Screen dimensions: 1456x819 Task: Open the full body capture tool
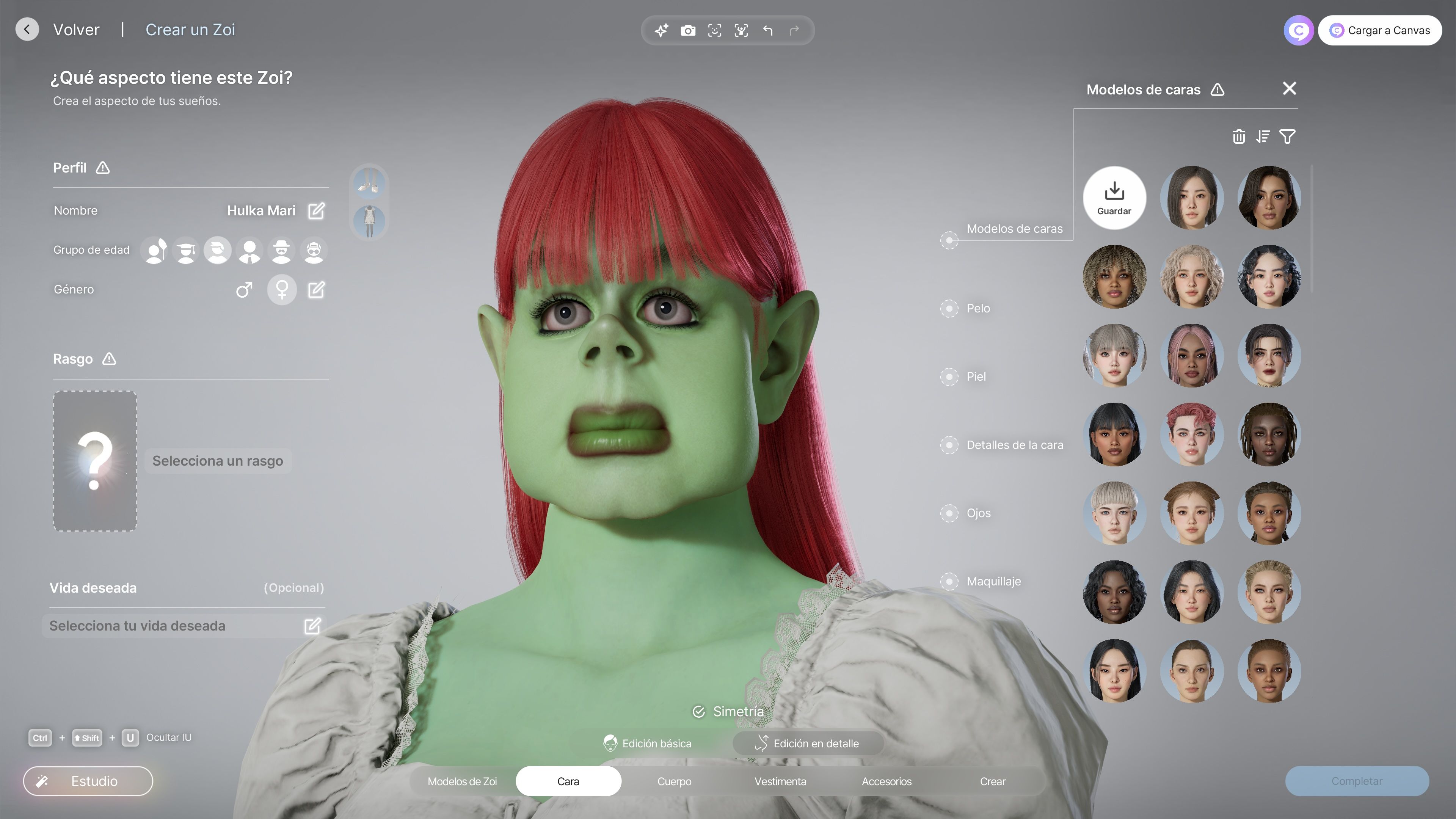tap(741, 30)
